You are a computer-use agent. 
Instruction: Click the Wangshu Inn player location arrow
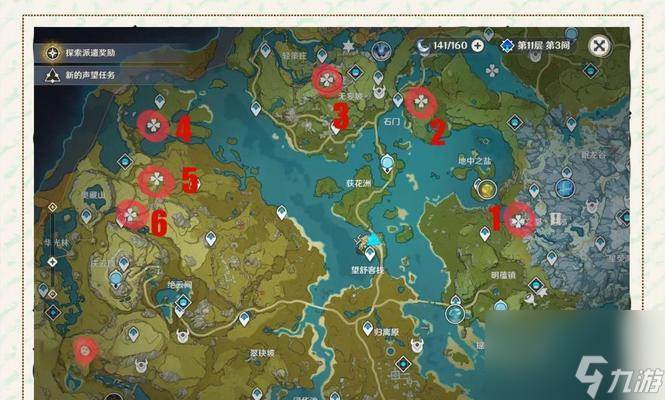coord(373,240)
